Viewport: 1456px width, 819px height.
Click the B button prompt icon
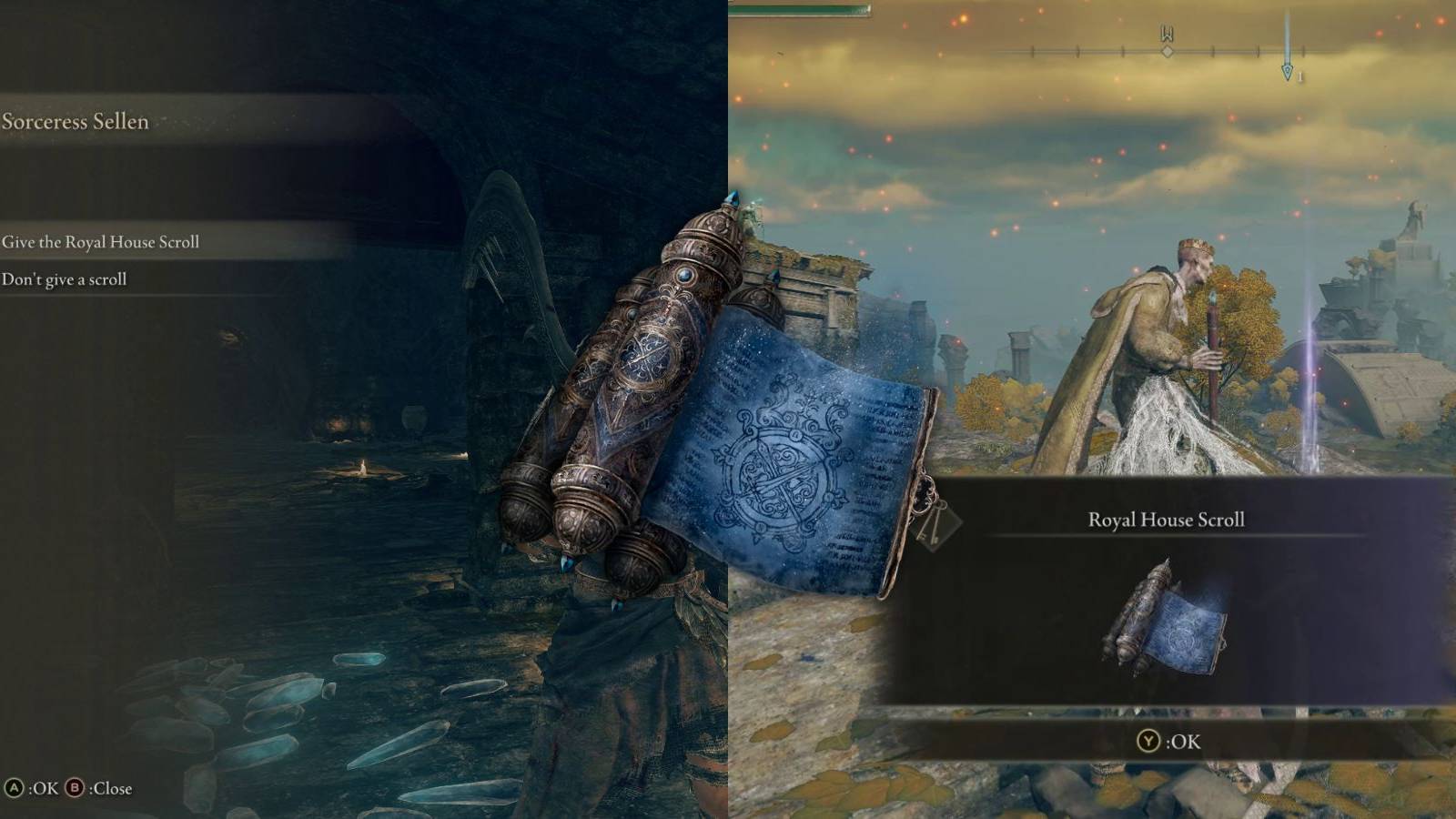75,787
